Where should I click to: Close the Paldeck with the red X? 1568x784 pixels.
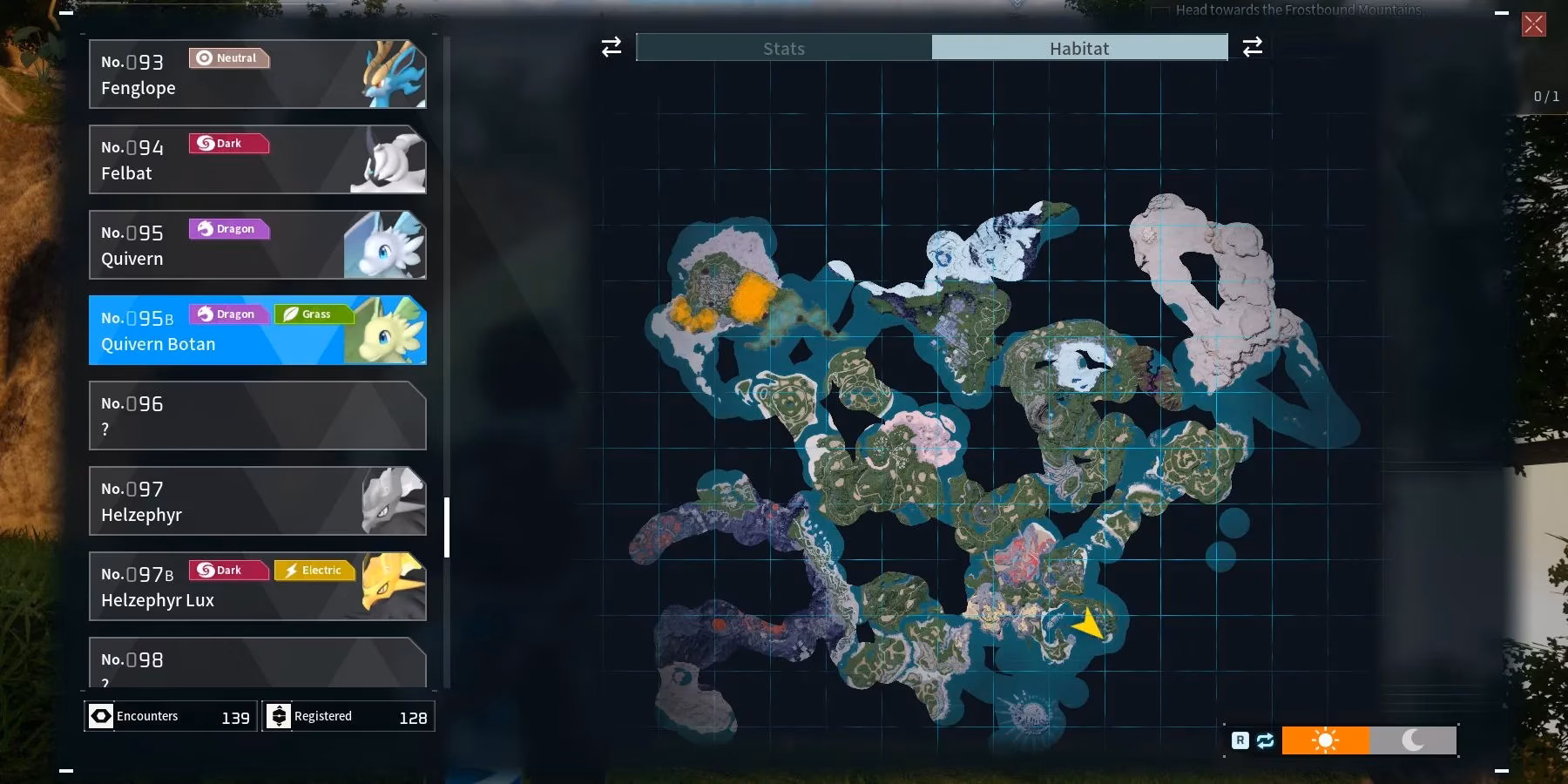[x=1534, y=24]
